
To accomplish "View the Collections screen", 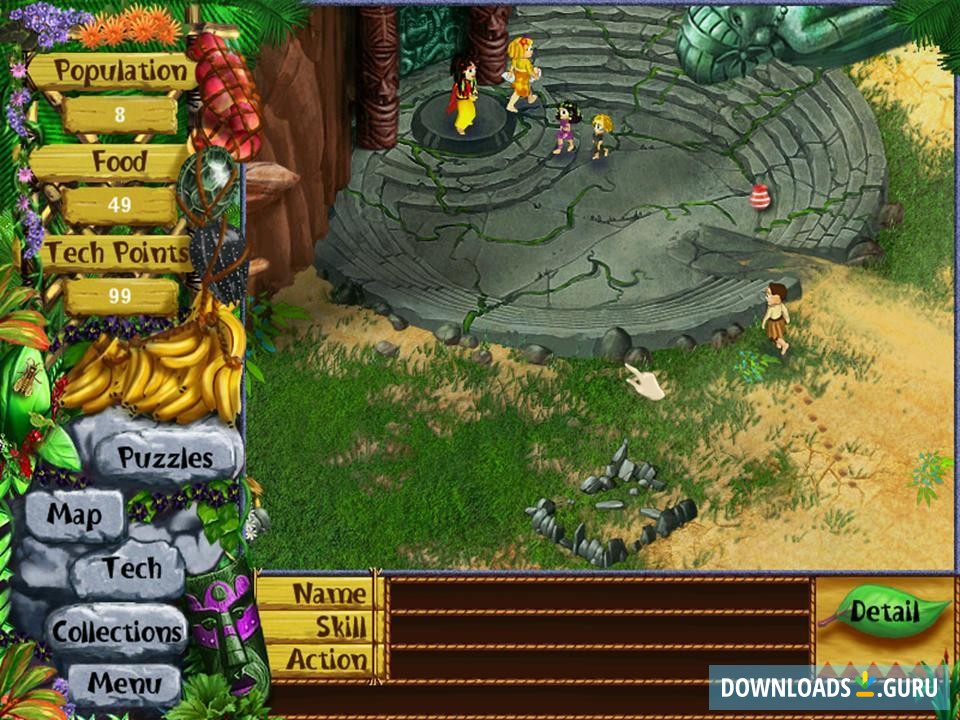I will [118, 632].
